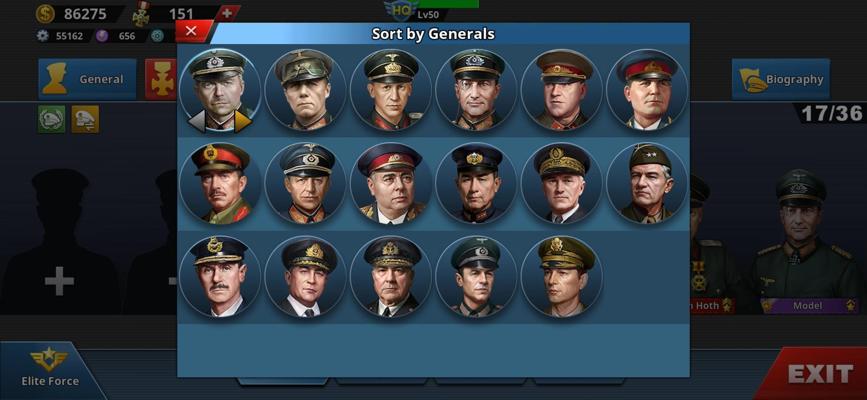The height and width of the screenshot is (400, 867).
Task: Click the green officer cap filter icon
Action: [52, 119]
